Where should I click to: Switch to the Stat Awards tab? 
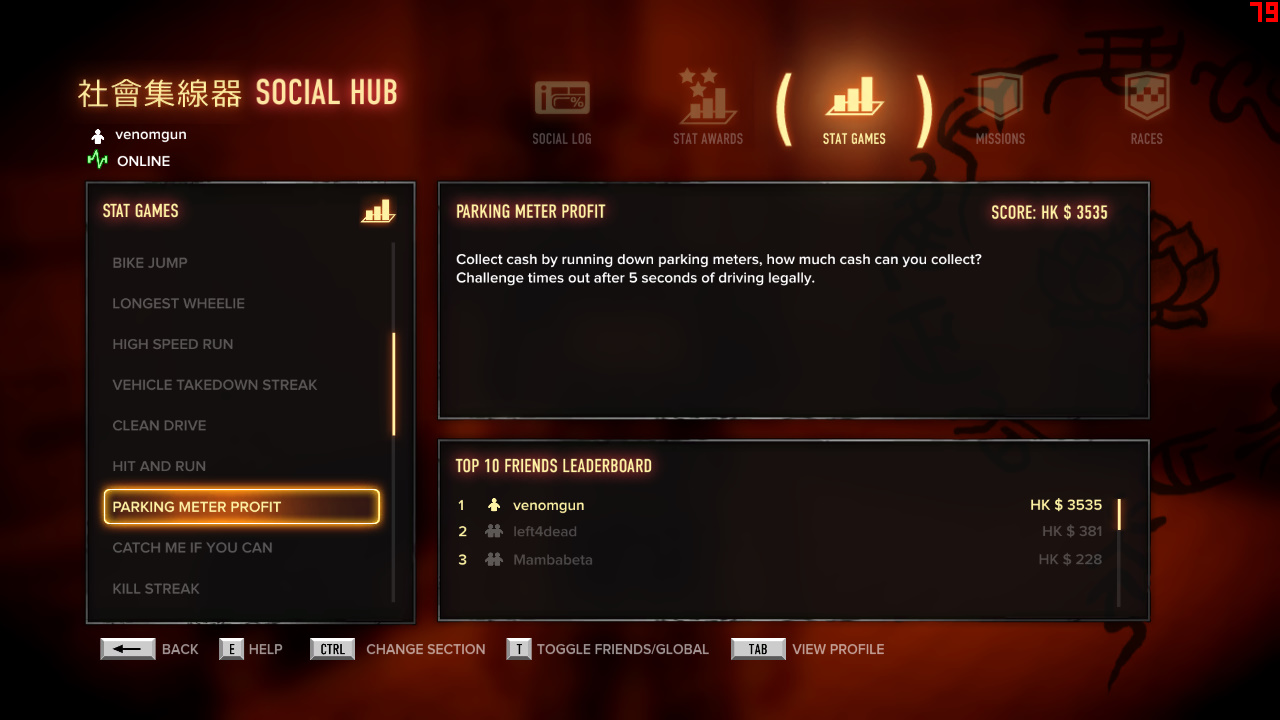pos(708,112)
